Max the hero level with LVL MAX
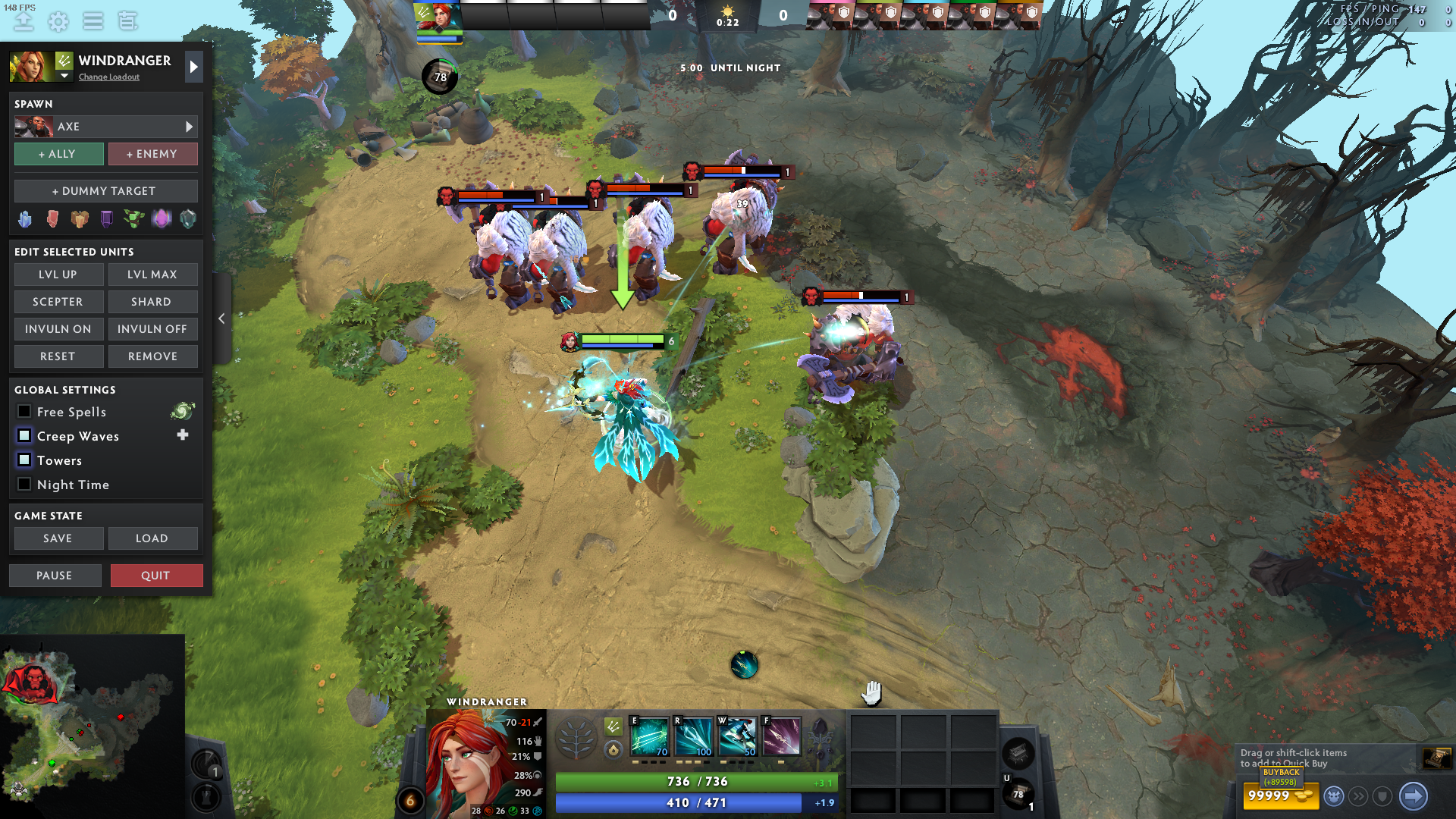Screen dimensions: 1456x819 152,275
